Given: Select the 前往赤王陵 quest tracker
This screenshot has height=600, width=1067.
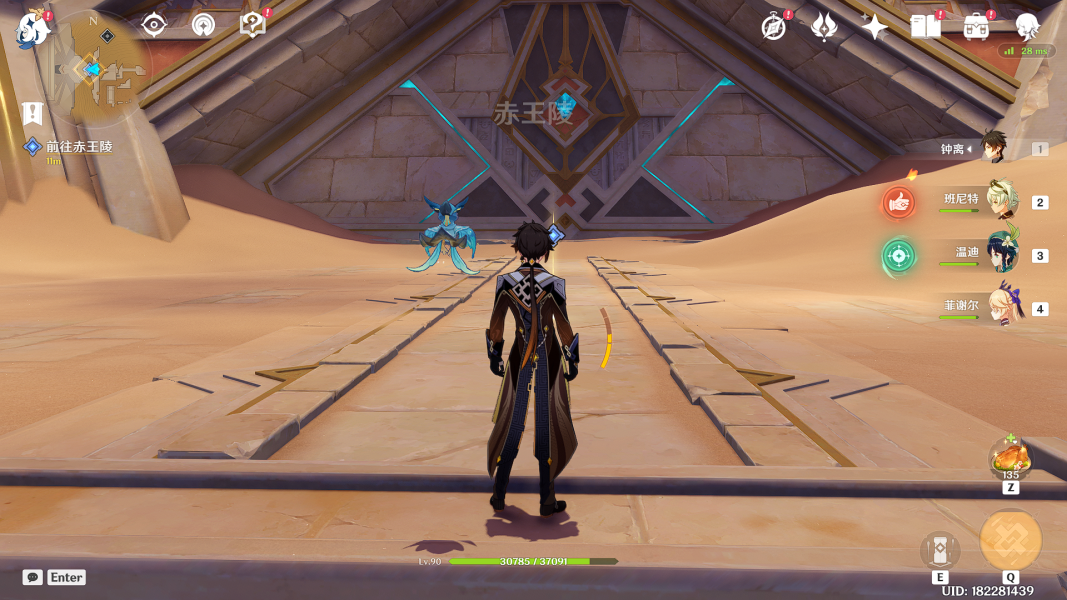Looking at the screenshot, I should [x=79, y=147].
